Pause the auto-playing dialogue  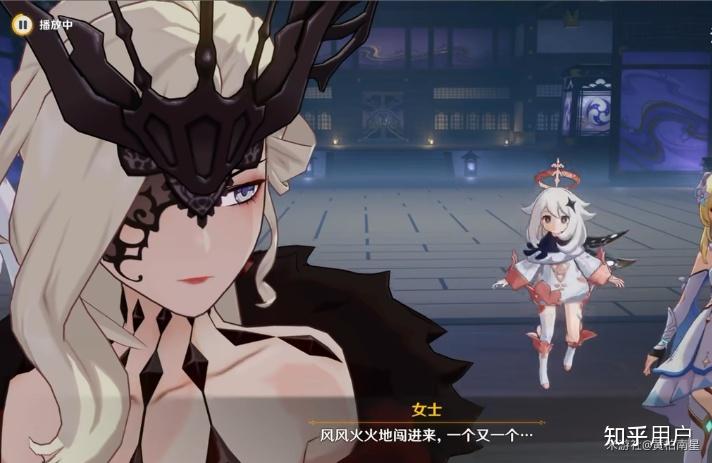pyautogui.click(x=21, y=22)
